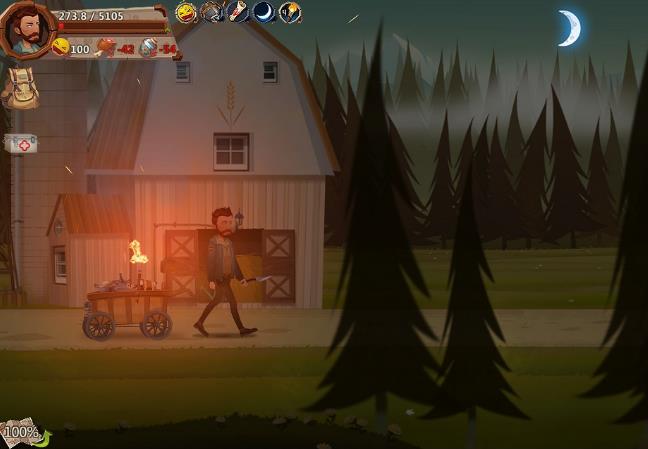The width and height of the screenshot is (648, 449).
Task: Open the bearded survivor's character portrait
Action: tap(27, 29)
